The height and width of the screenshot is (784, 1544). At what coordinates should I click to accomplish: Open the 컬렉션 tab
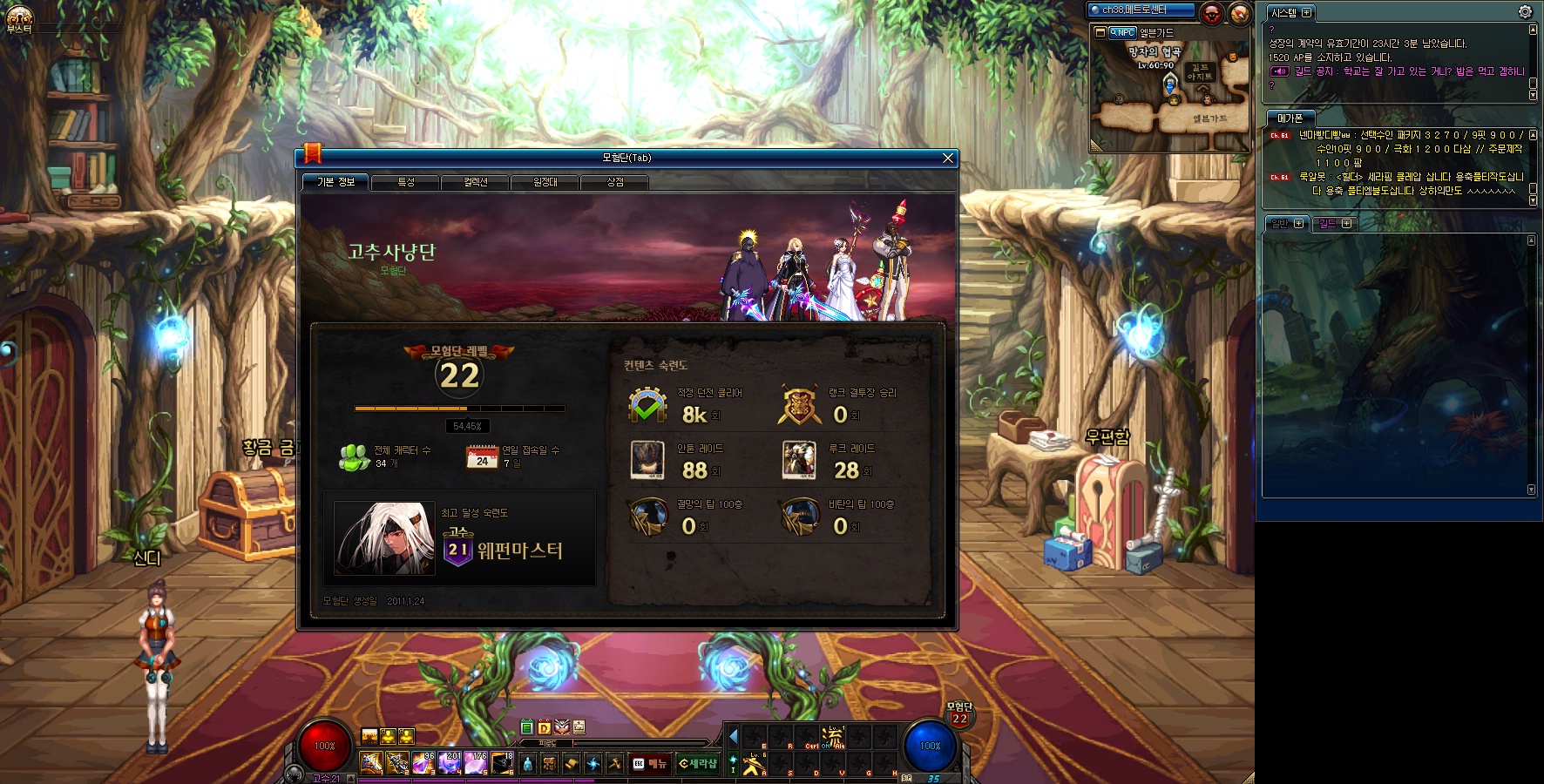[475, 182]
